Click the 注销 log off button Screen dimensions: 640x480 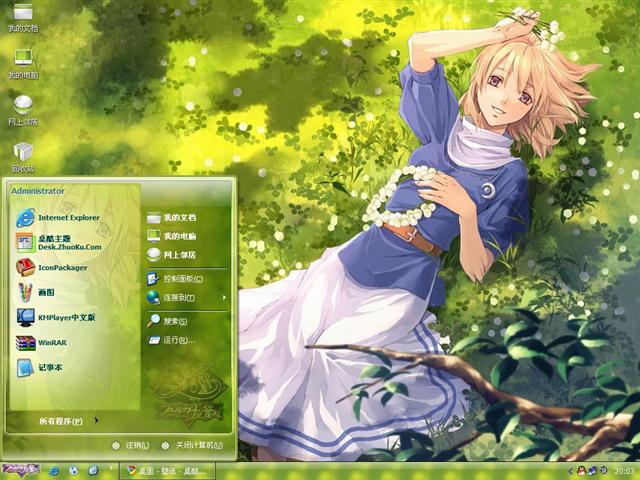(131, 445)
